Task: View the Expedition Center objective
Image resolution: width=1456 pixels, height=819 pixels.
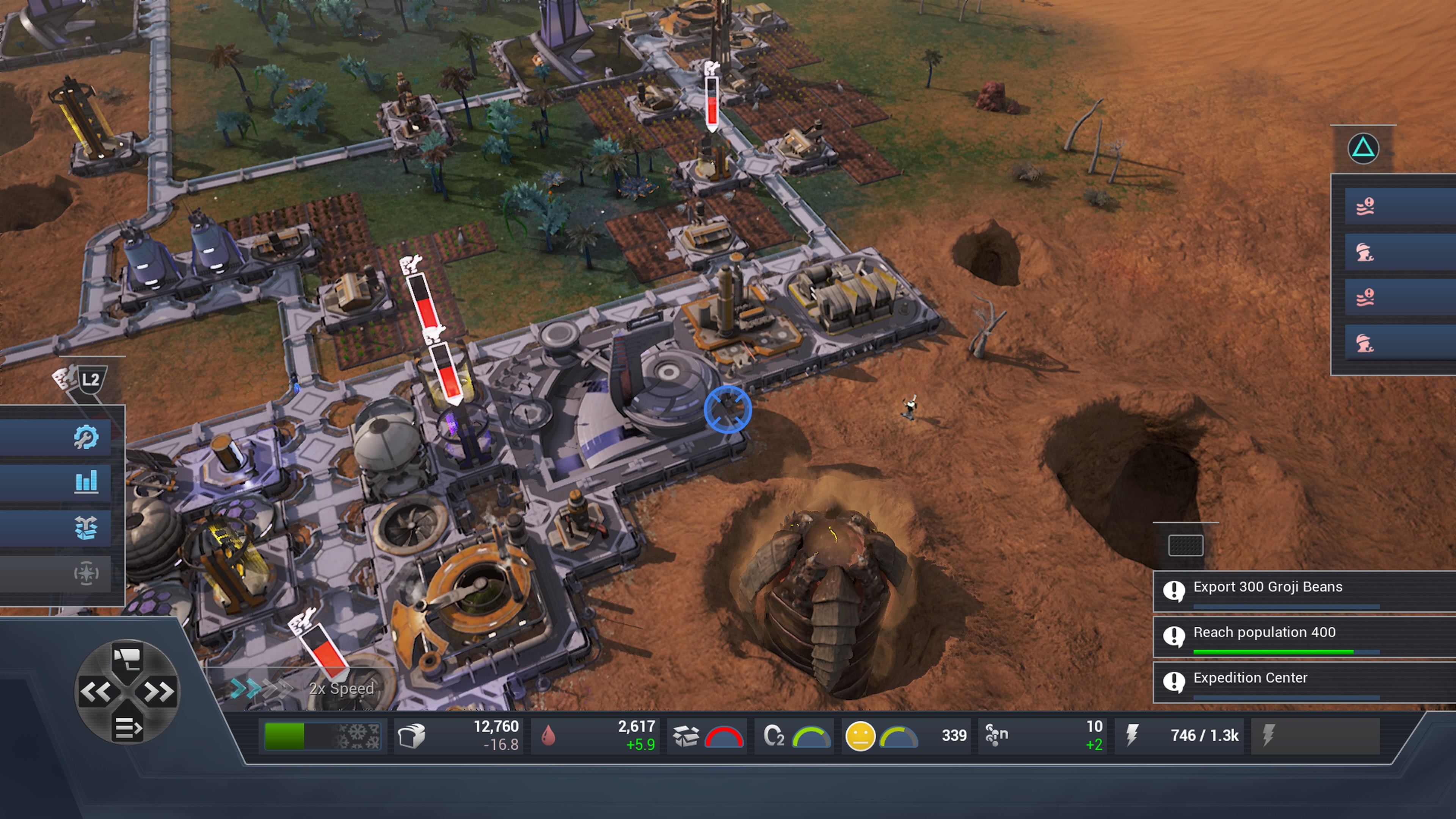Action: [x=1250, y=678]
